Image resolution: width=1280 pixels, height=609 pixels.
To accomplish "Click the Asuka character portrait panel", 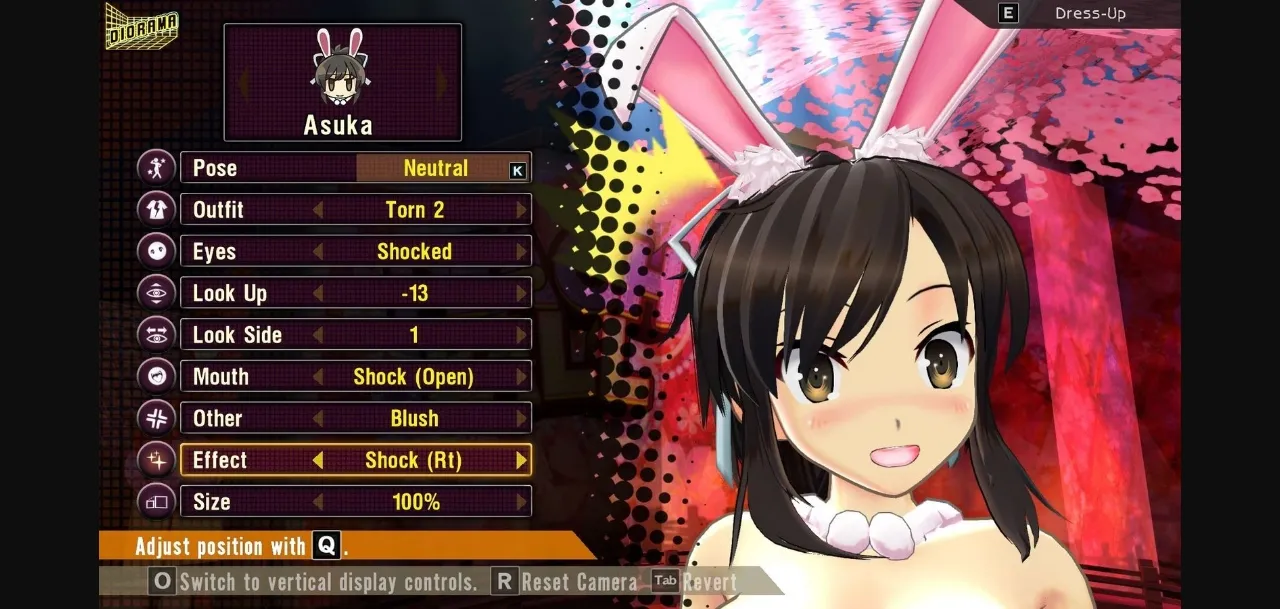I will click(x=342, y=83).
